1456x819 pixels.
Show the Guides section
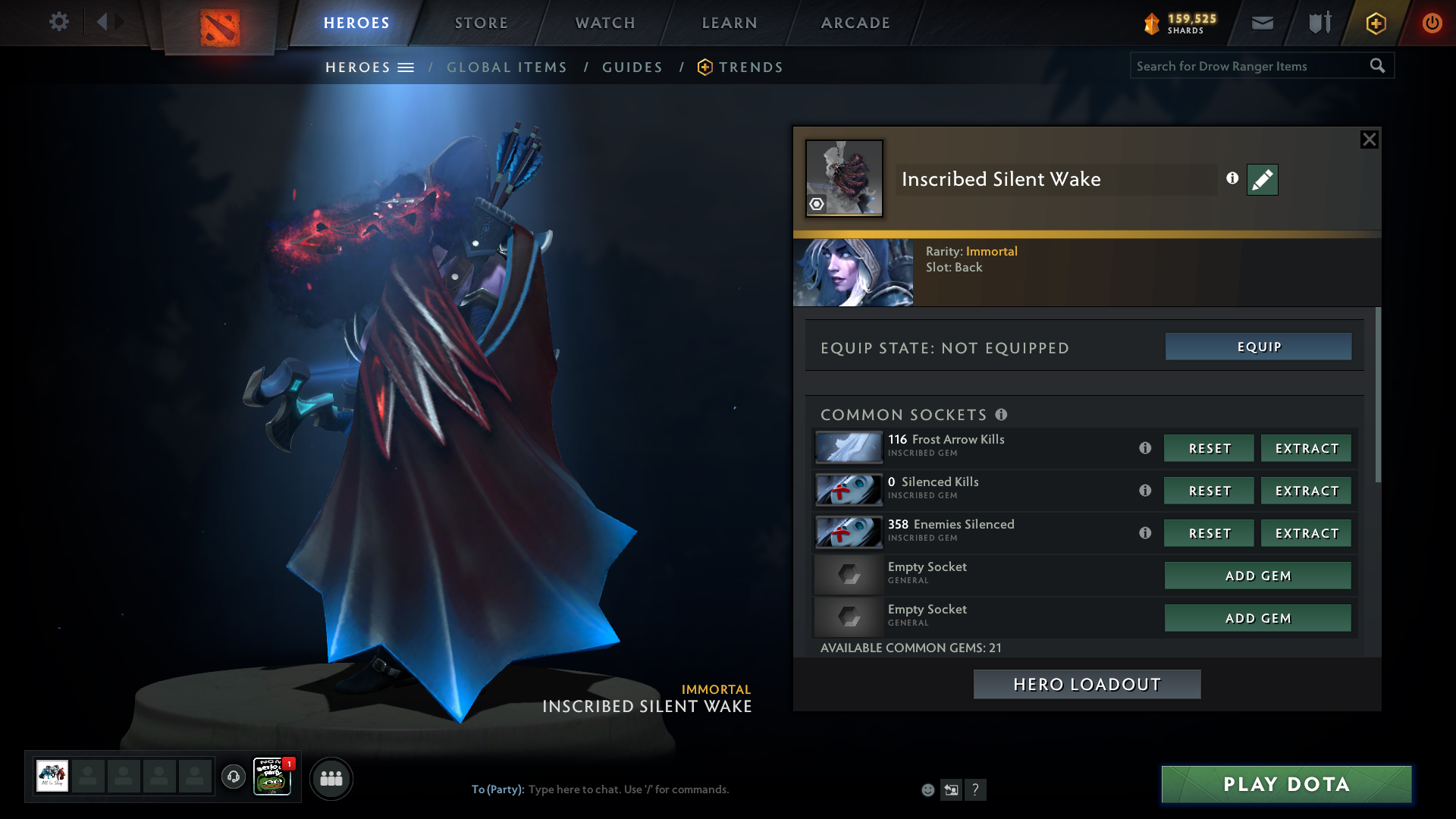click(632, 67)
